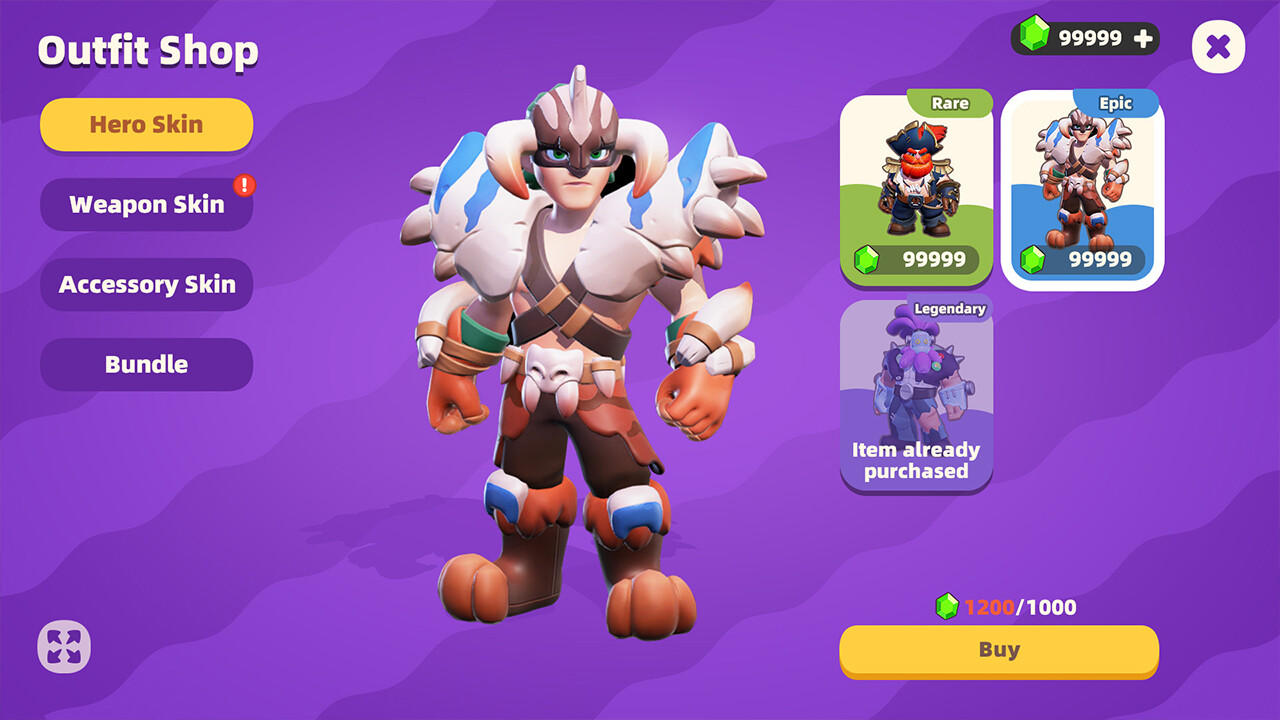Select the Rare pirate skin card
Viewport: 1280px width, 720px height.
click(916, 185)
